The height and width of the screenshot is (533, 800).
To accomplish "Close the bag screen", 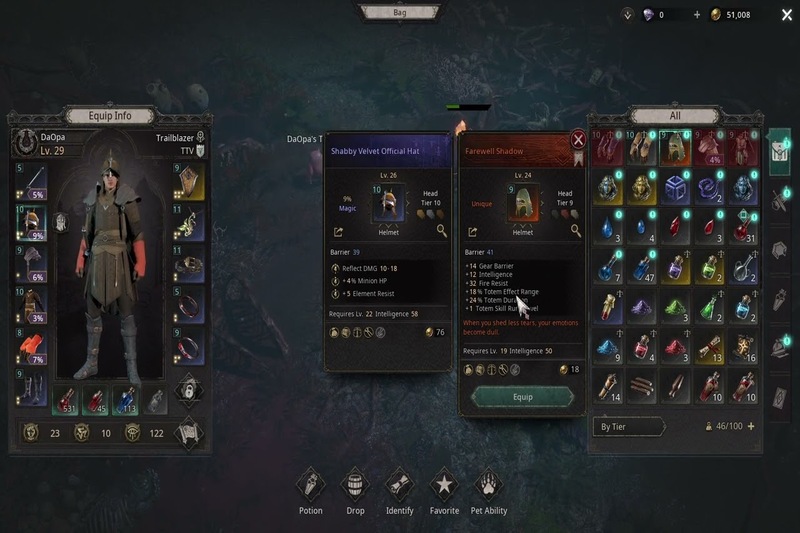I will click(x=785, y=14).
